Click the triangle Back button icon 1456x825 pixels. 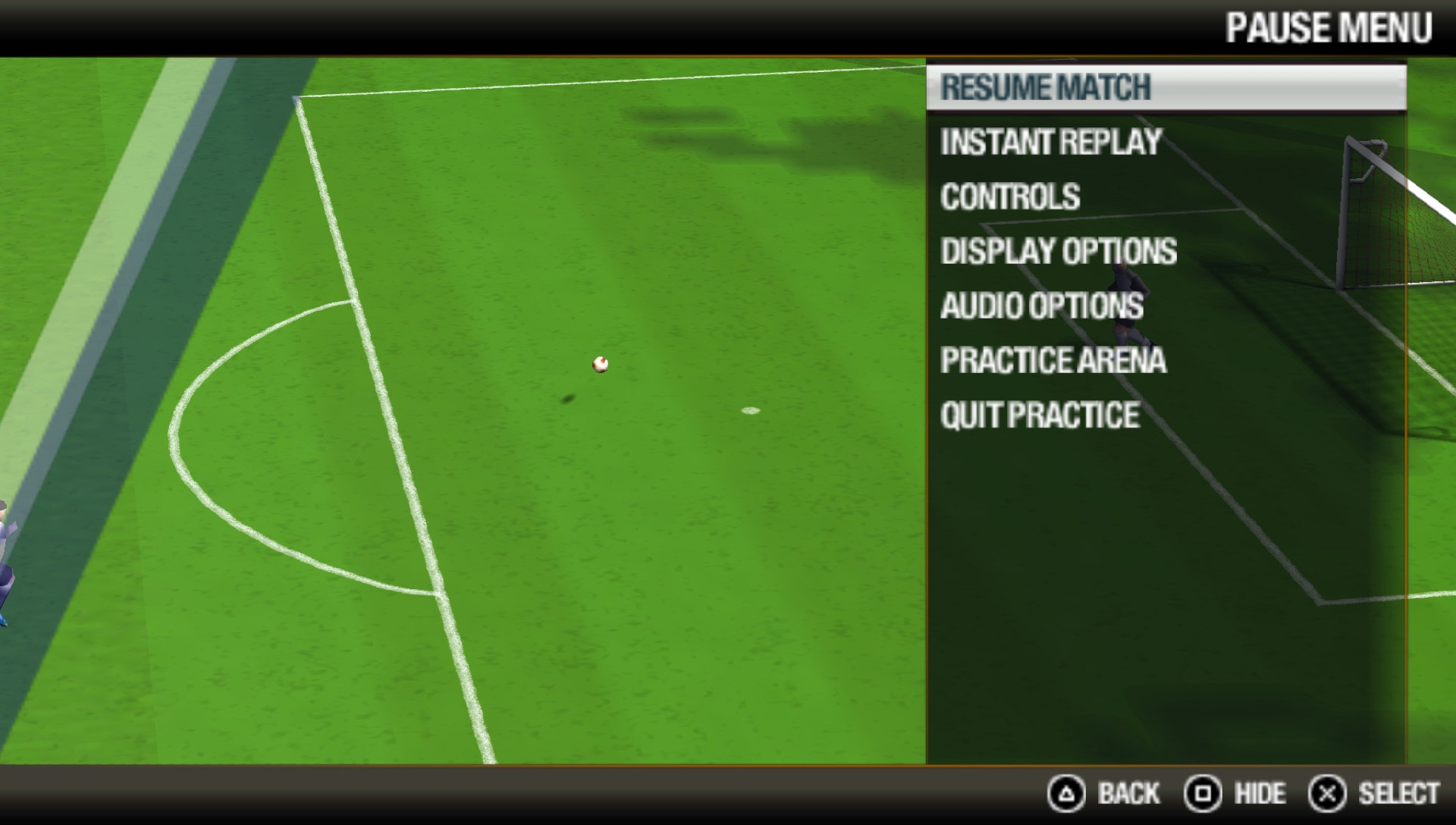1065,794
